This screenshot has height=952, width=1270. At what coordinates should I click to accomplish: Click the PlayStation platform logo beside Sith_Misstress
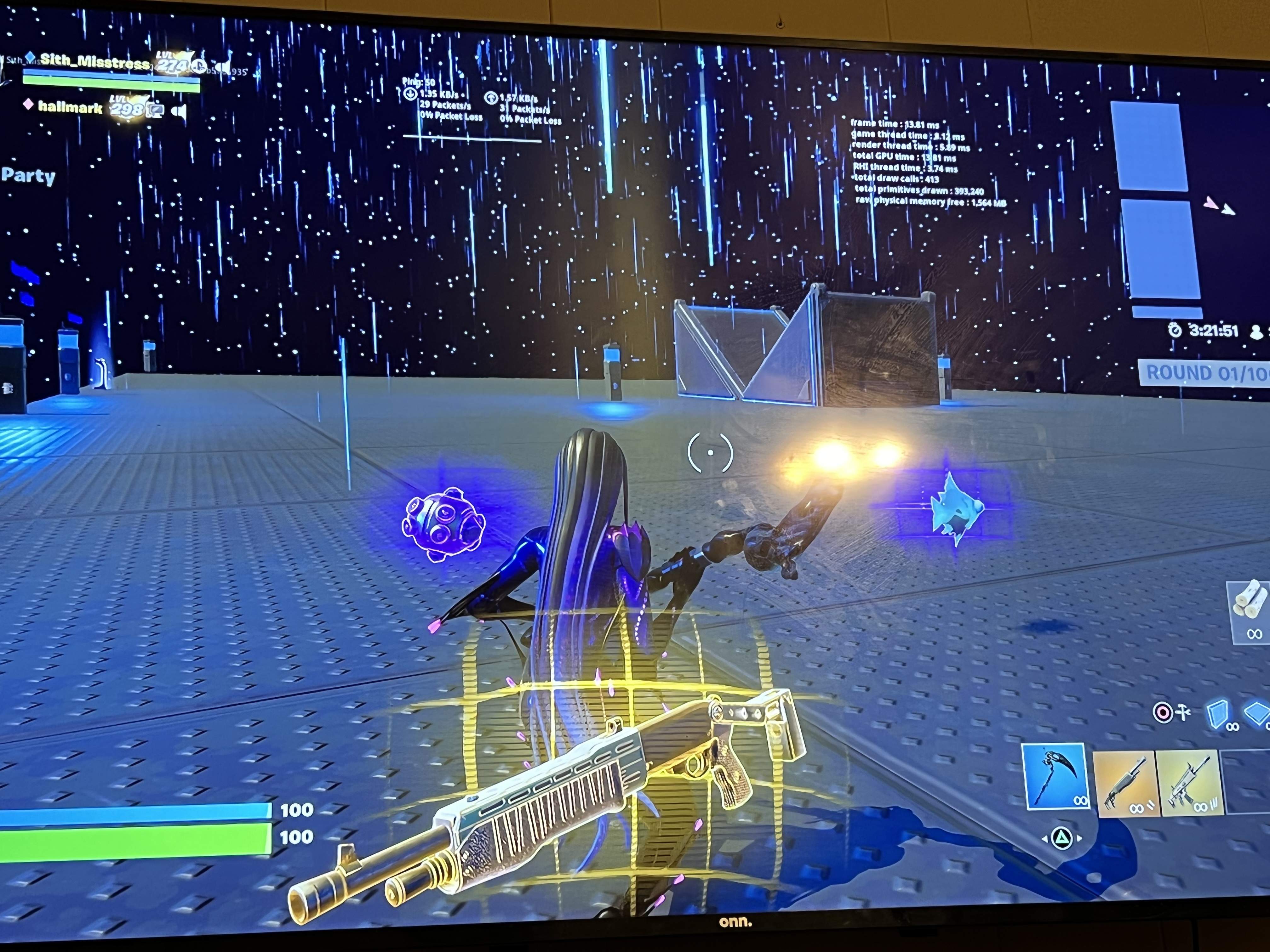[x=199, y=66]
